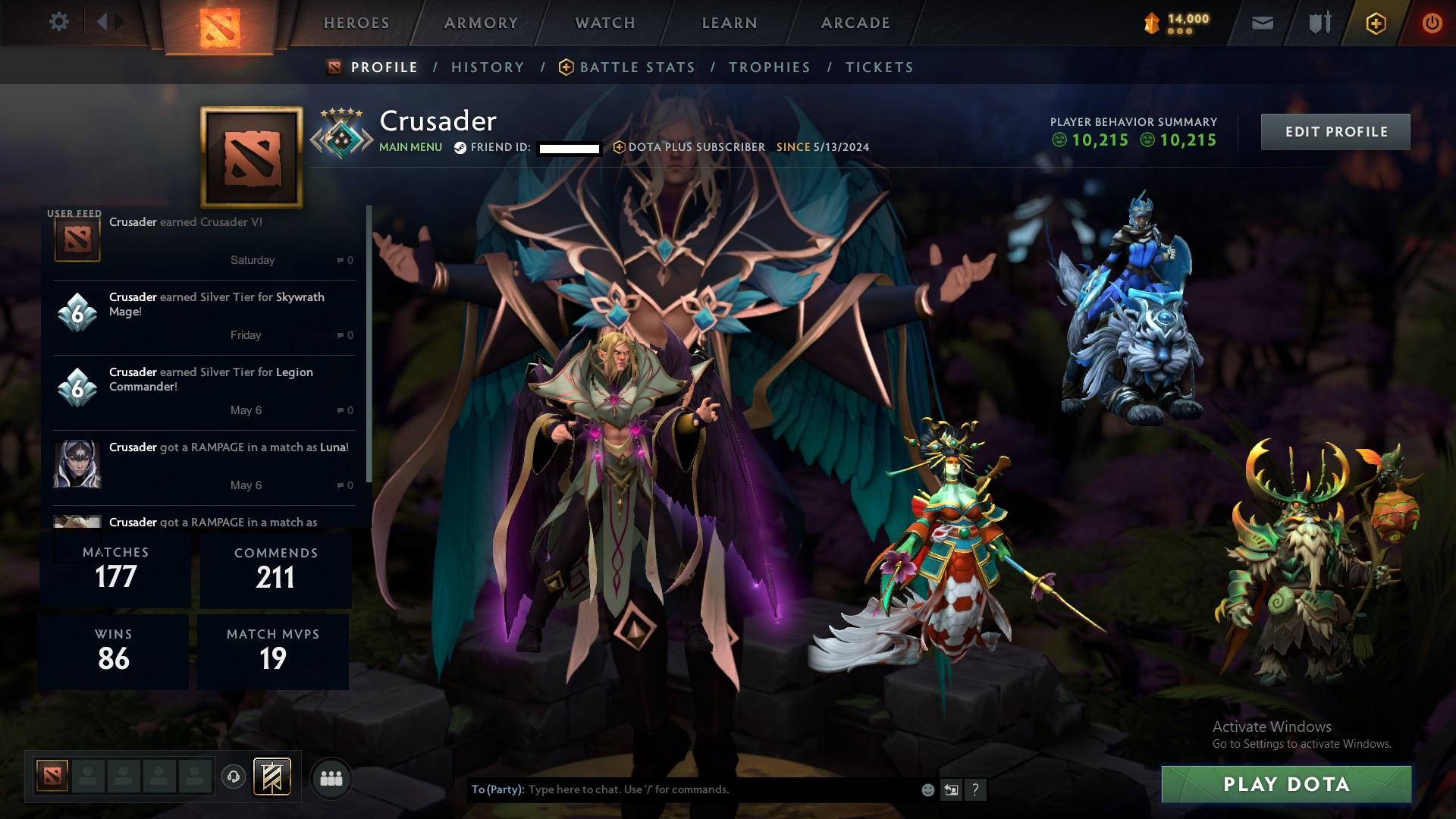Viewport: 1456px width, 819px height.
Task: Open the notifications mail icon in top bar
Action: point(1263,22)
